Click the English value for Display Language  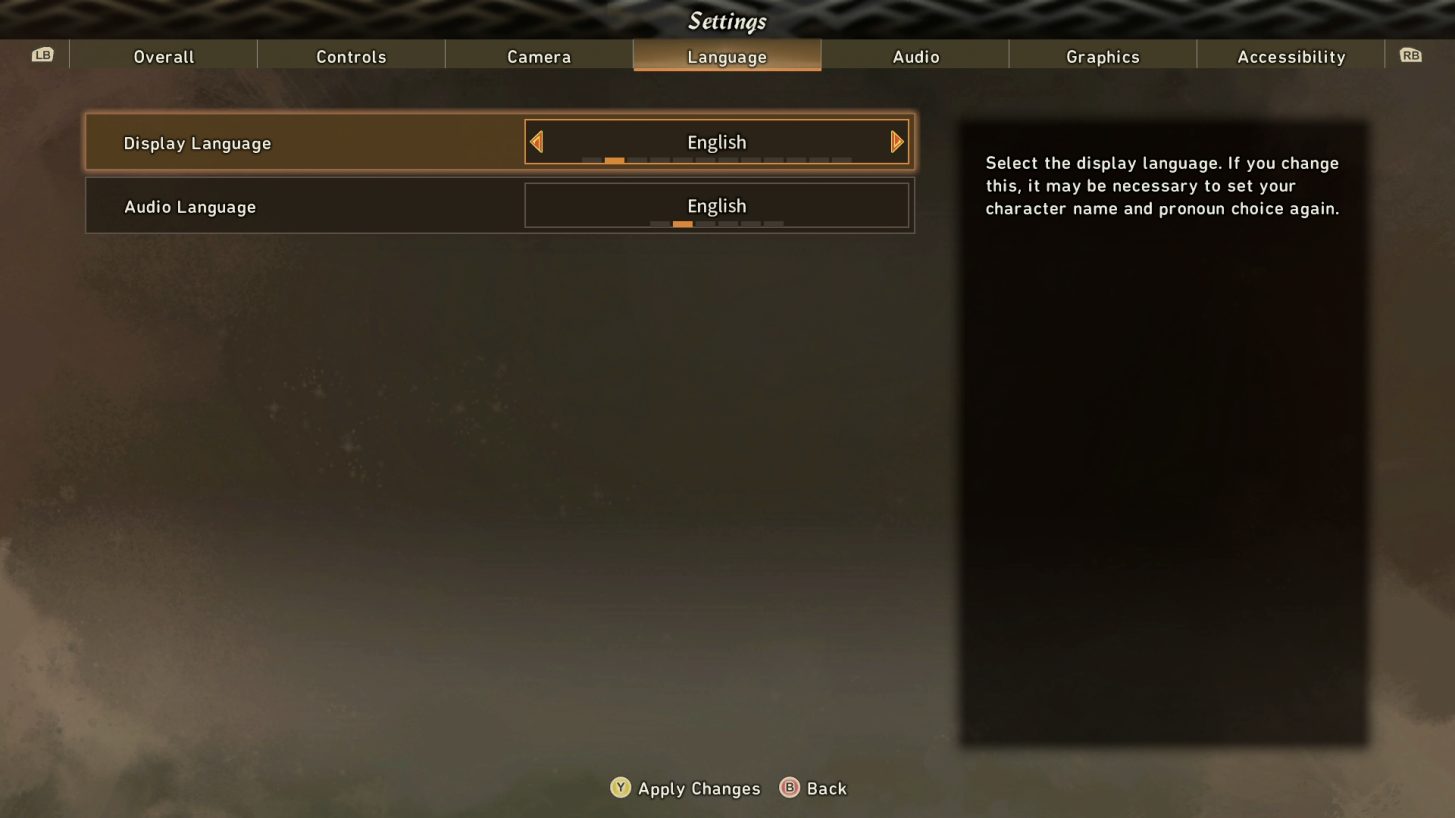click(716, 142)
